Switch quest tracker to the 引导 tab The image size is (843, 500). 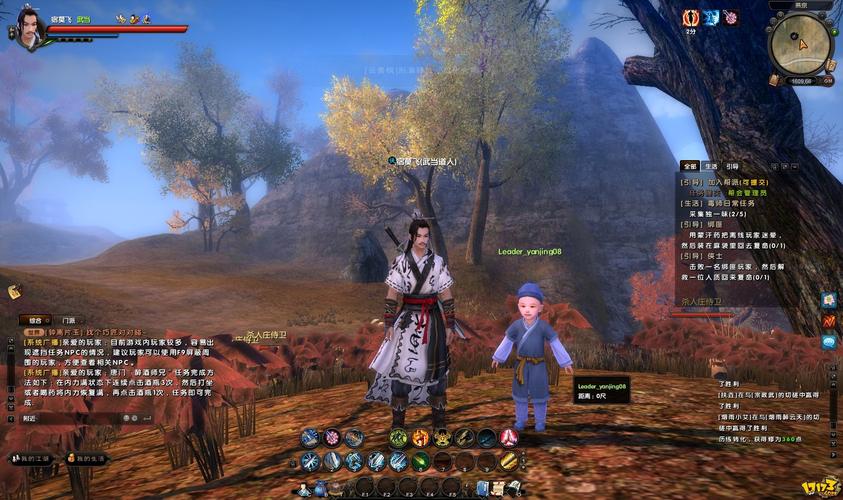click(732, 166)
